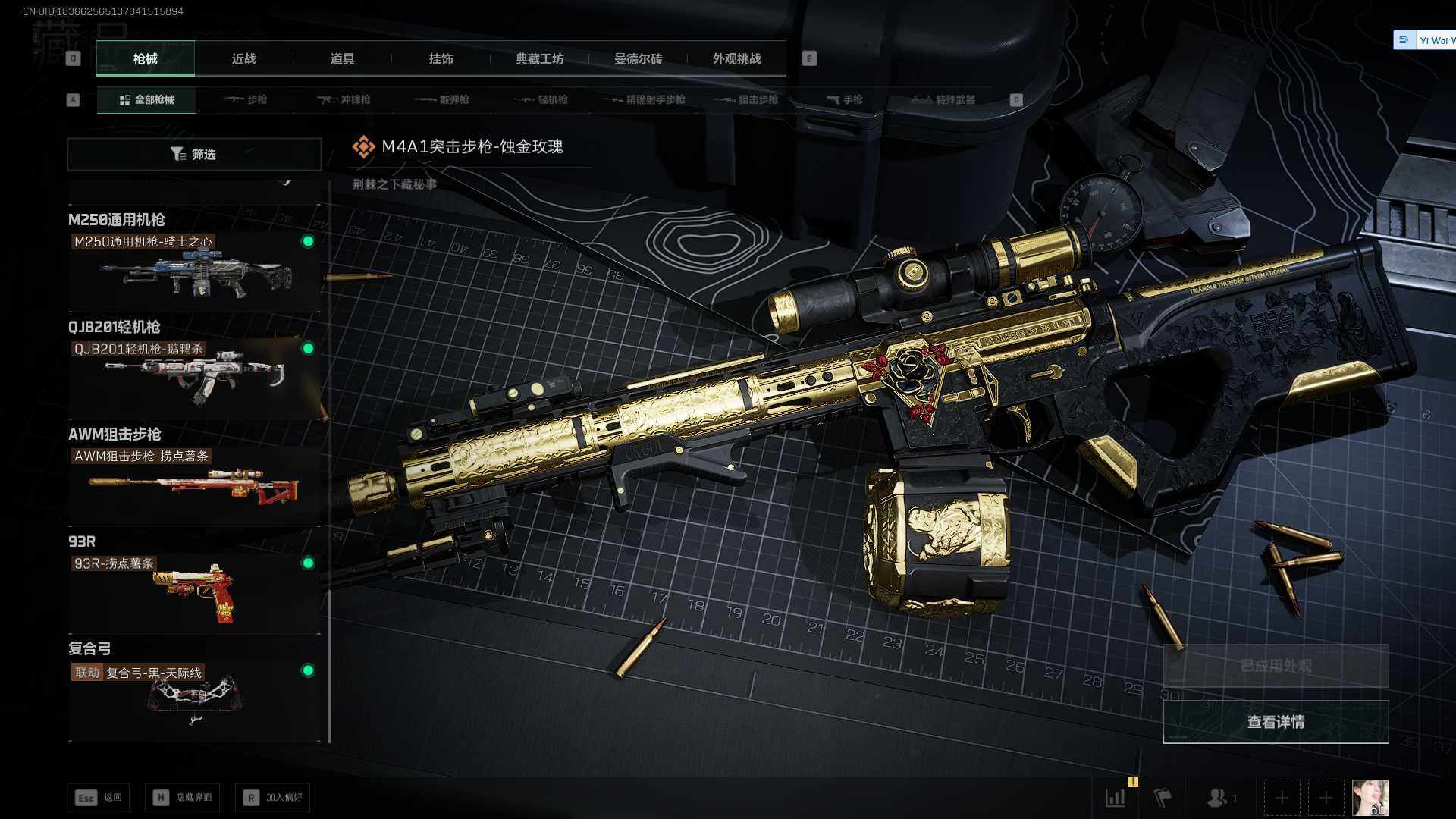Switch to the 近战 melee tab

point(243,59)
